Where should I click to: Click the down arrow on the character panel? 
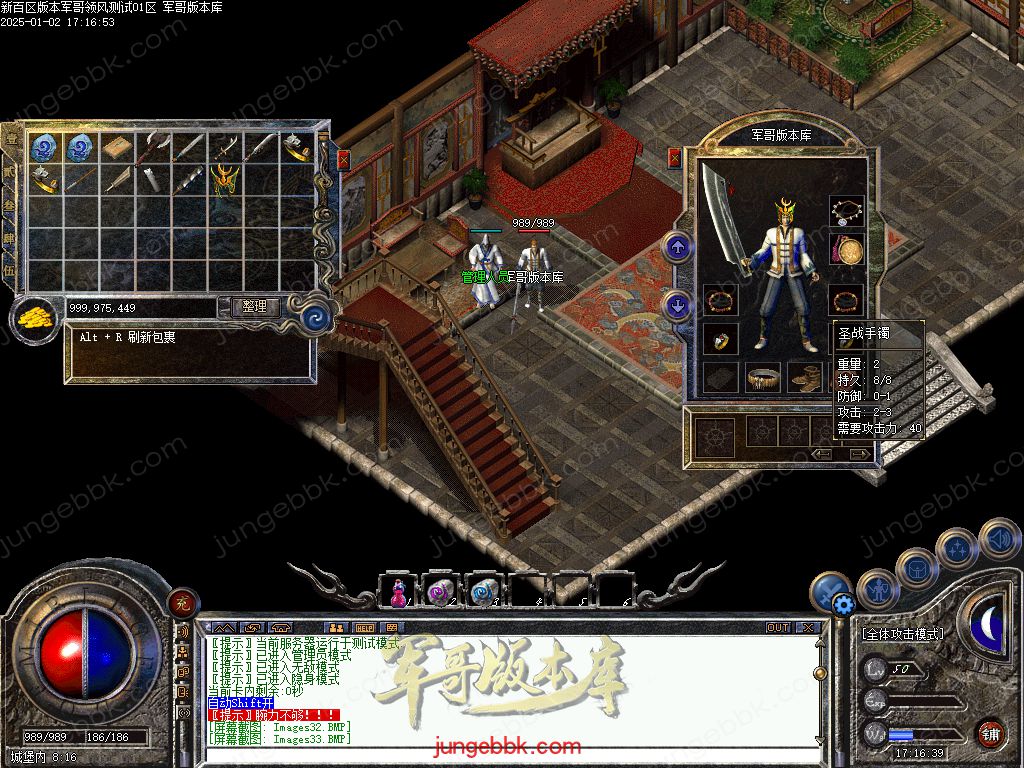679,305
